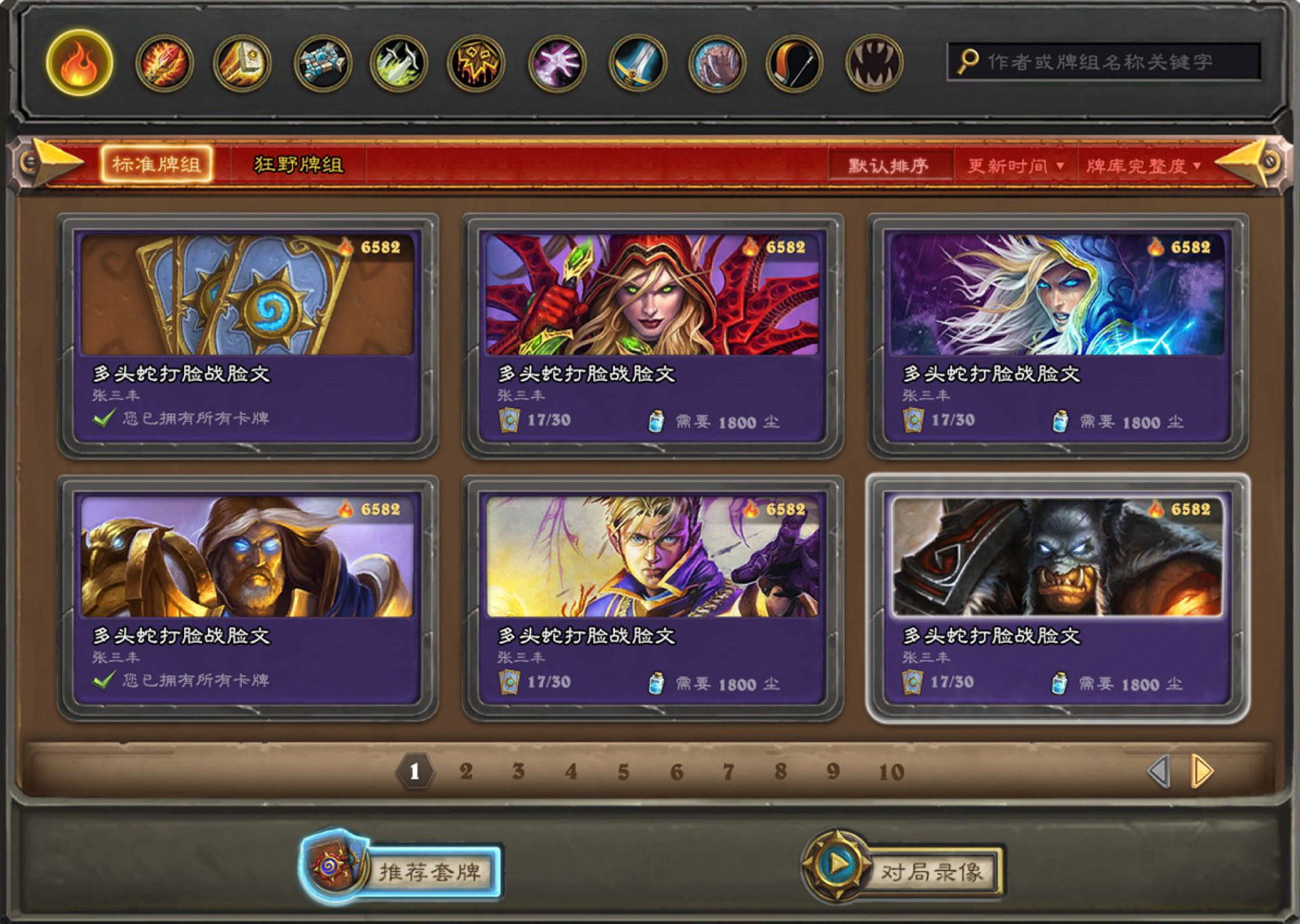Choose the red-hooded rogue deck tile

pos(652,335)
